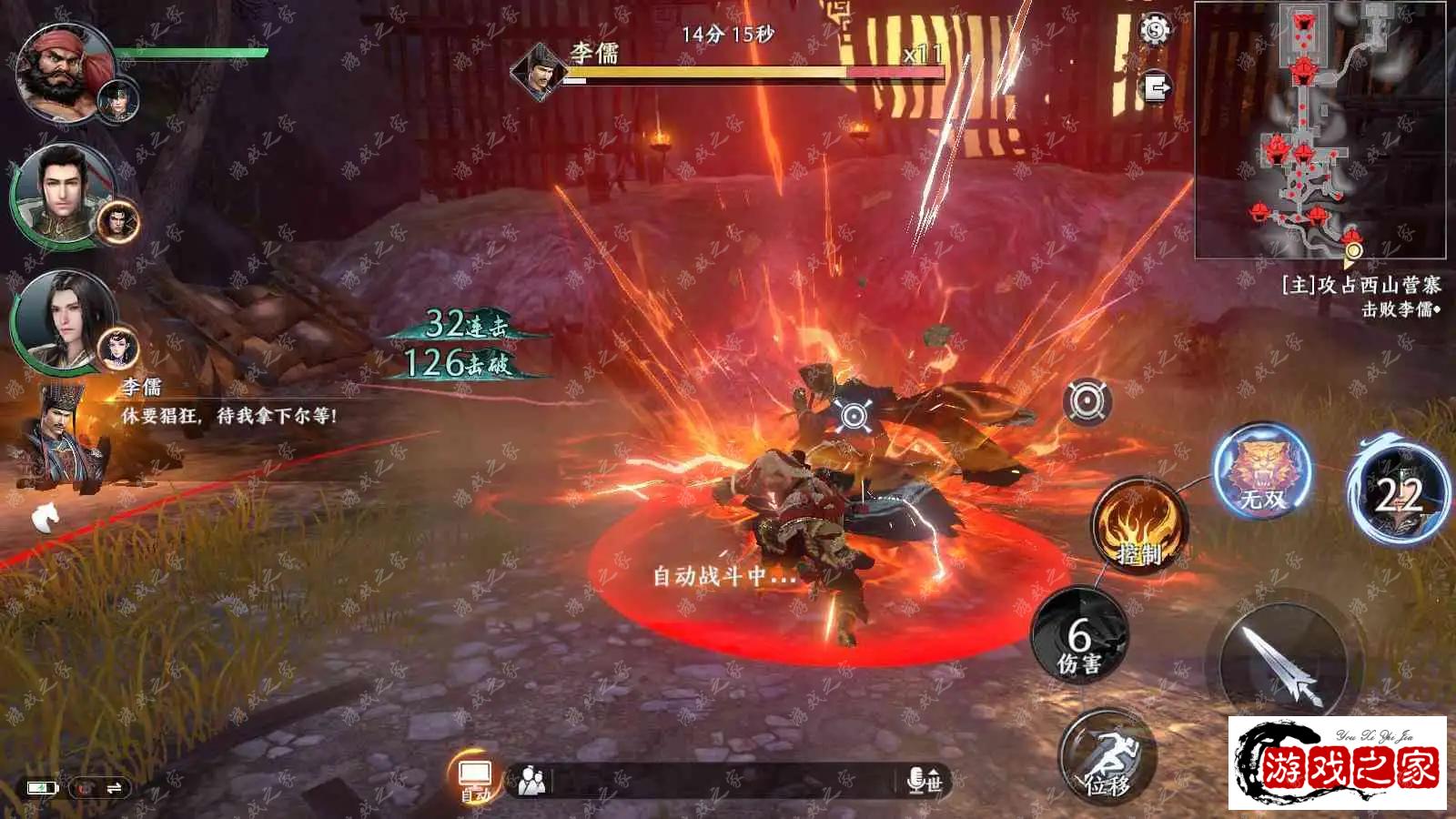Viewport: 1456px width, 819px height.
Task: Toggle the 自动 auto-battle button
Action: click(475, 780)
